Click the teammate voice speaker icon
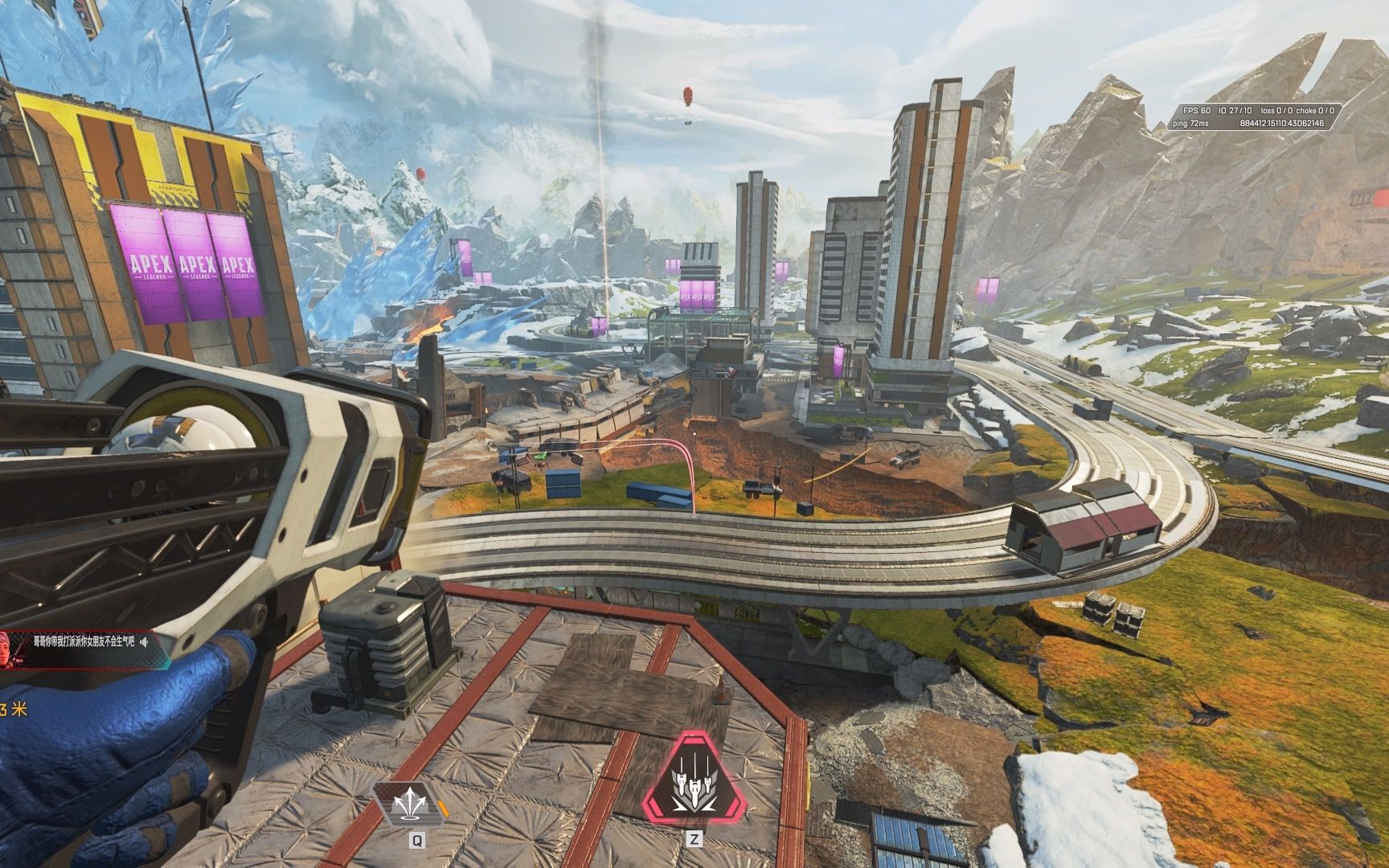The width and height of the screenshot is (1389, 868). [x=144, y=641]
